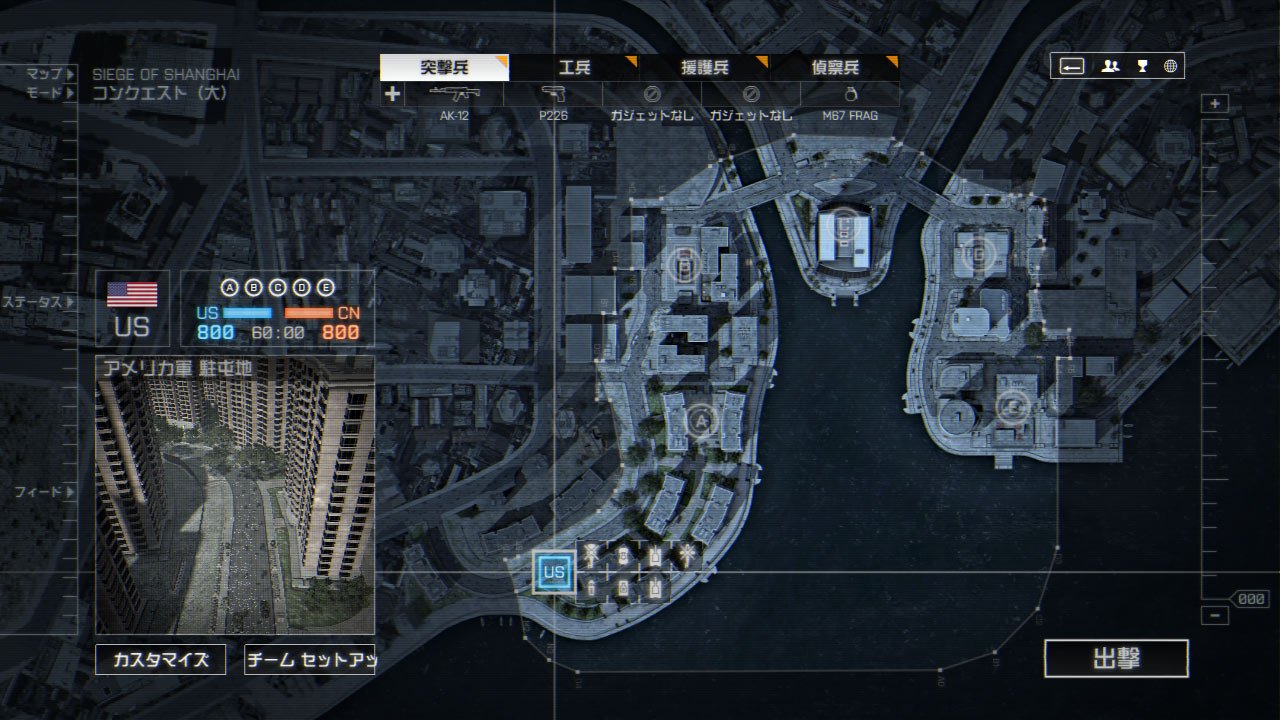Choose the 援護兵 support class tab

(705, 68)
